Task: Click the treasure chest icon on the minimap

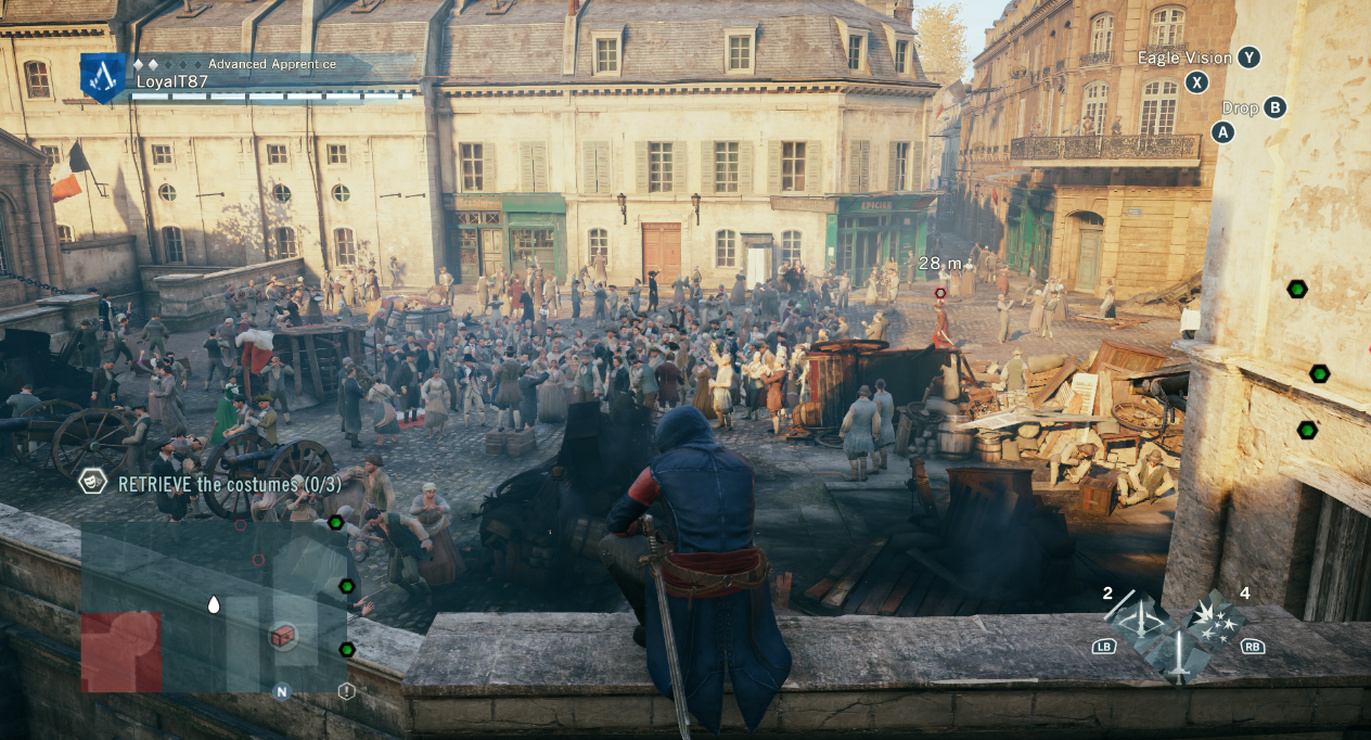Action: (284, 636)
